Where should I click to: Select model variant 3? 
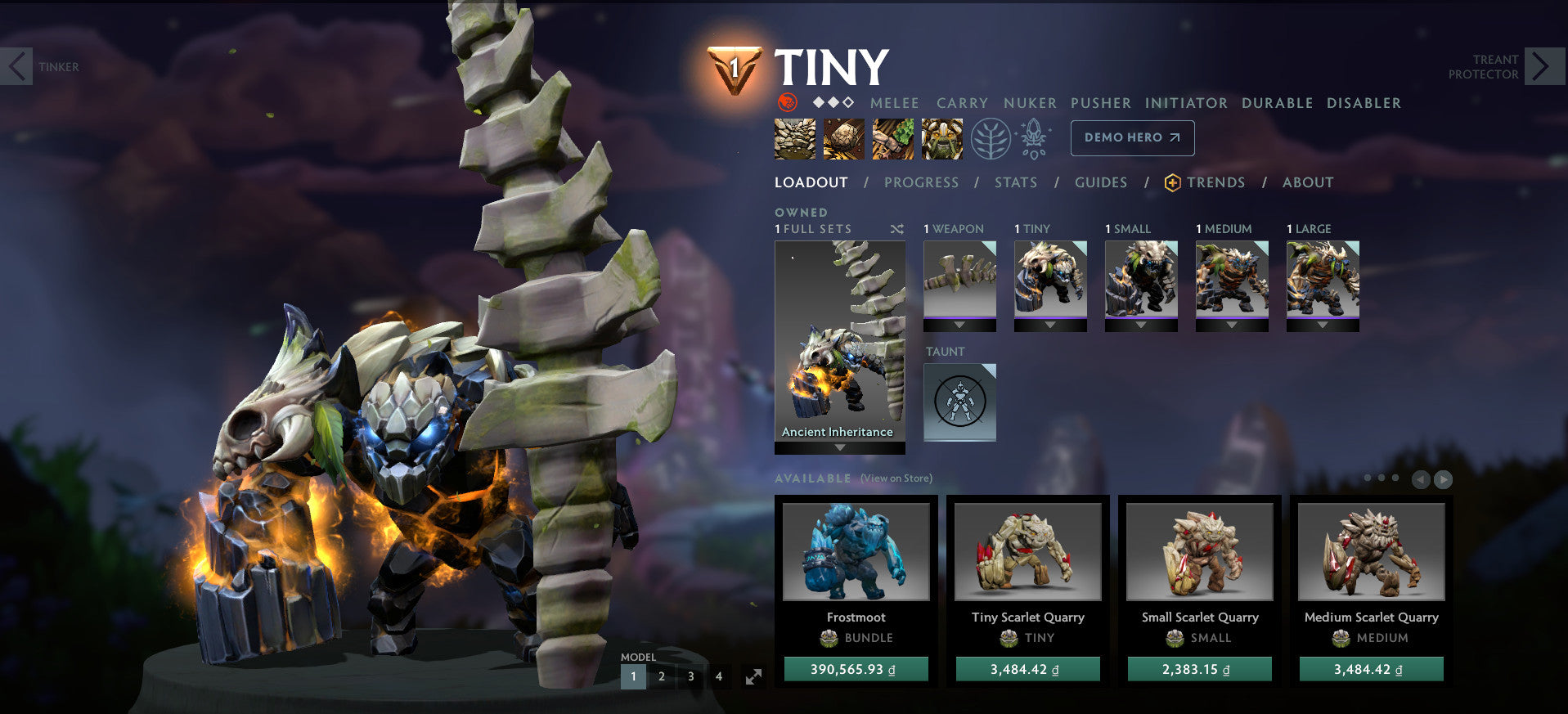(x=690, y=676)
